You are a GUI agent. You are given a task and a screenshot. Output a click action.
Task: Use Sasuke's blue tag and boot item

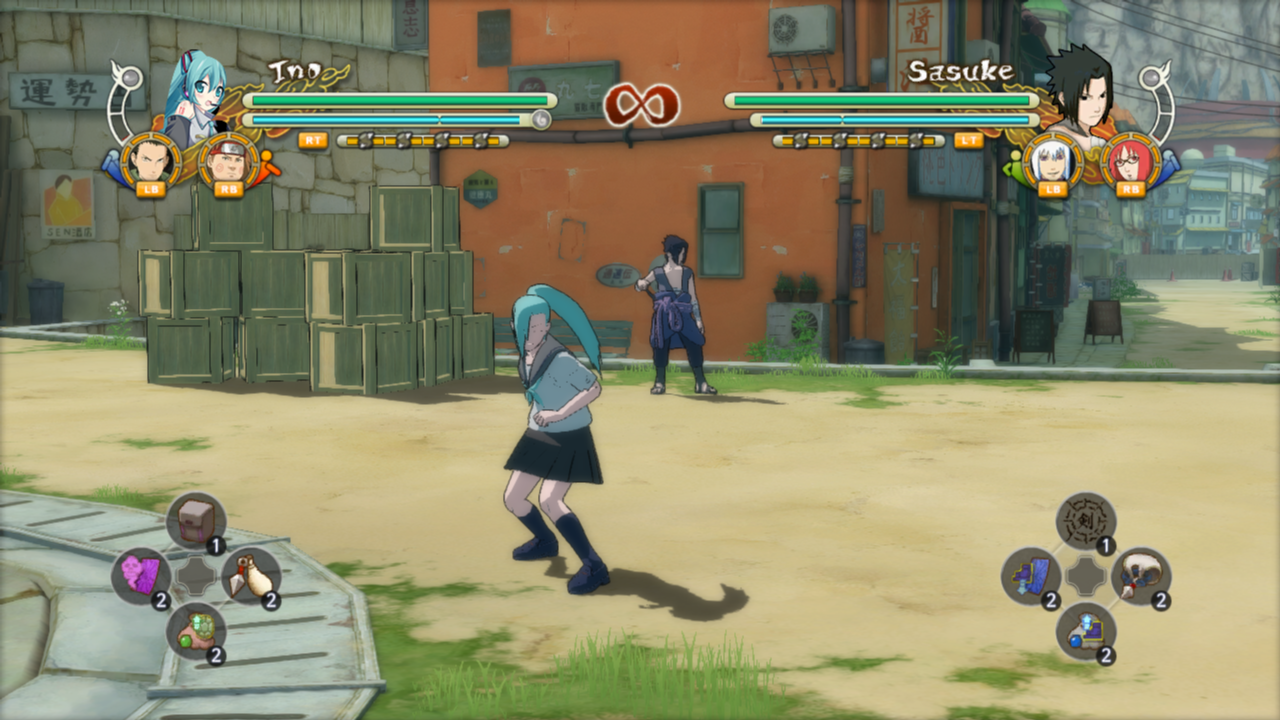pos(1031,576)
